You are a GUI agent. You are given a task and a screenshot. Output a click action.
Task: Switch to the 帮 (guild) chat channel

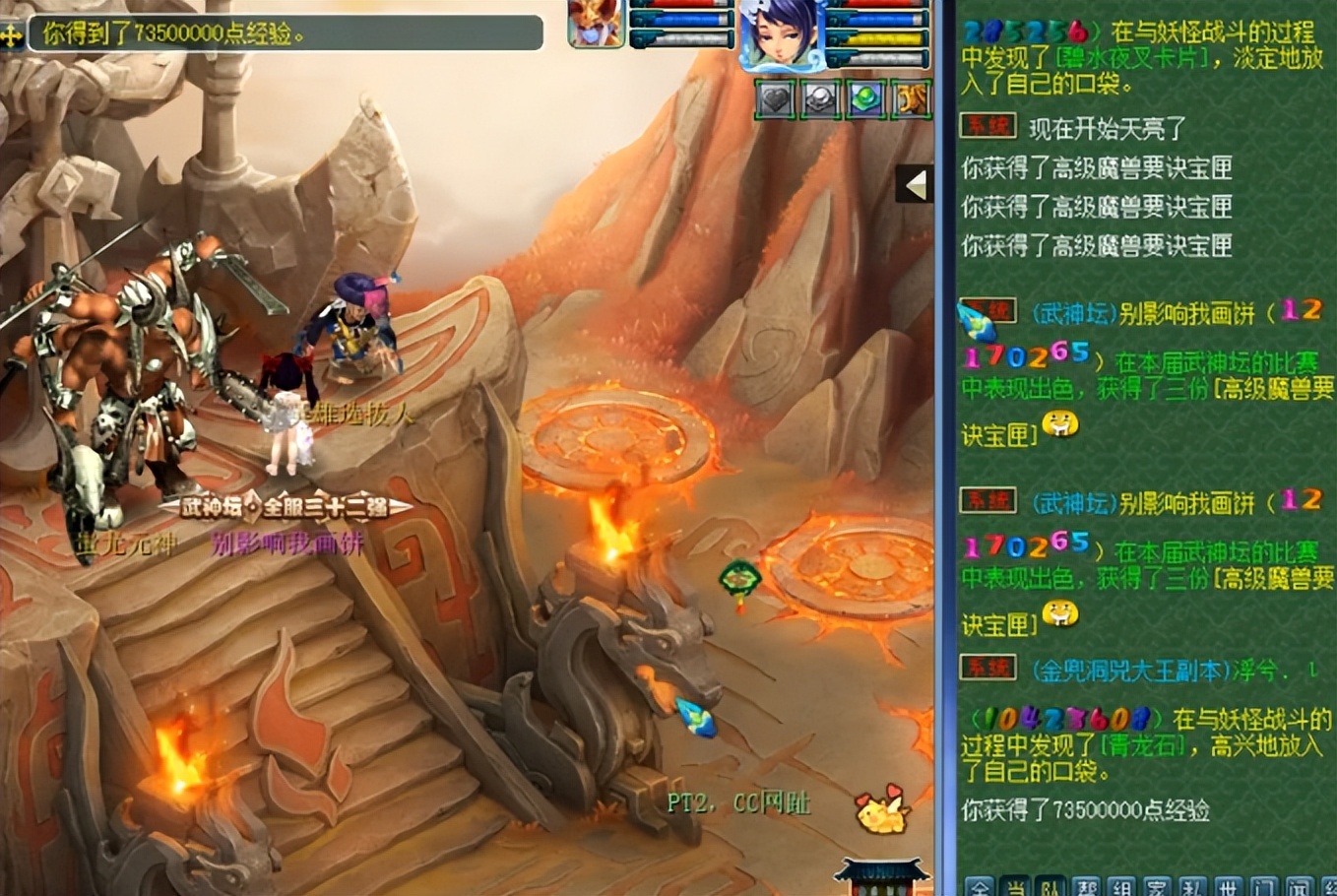[x=1086, y=886]
